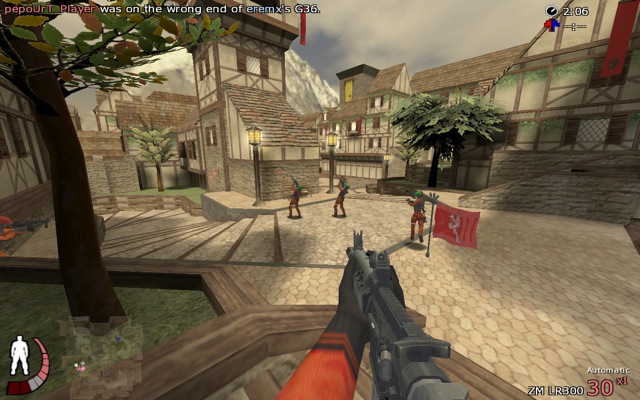640x400 pixels.
Task: Toggle the Automatic fire mode label
Action: (607, 371)
